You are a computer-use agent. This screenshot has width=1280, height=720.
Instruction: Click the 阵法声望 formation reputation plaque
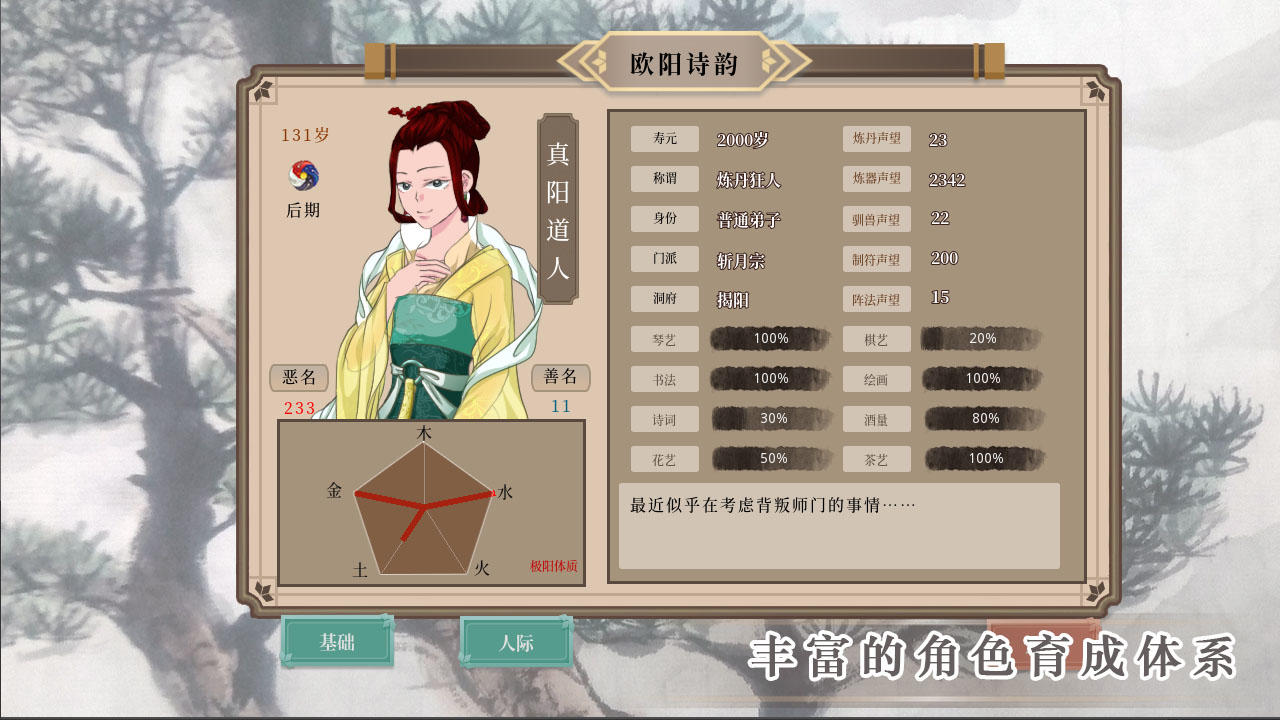(875, 299)
